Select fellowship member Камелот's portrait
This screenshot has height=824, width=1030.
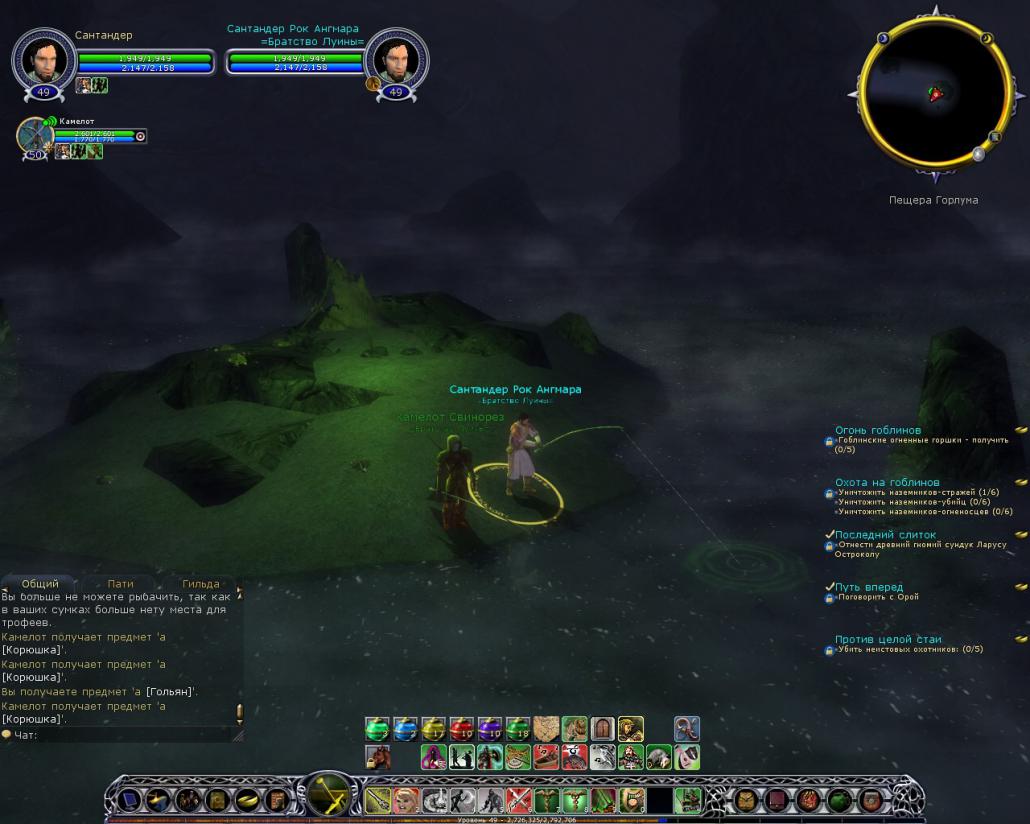[x=35, y=136]
